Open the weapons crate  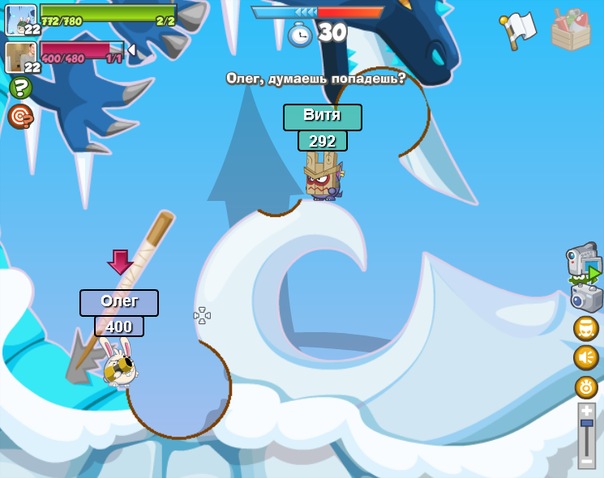tap(571, 29)
